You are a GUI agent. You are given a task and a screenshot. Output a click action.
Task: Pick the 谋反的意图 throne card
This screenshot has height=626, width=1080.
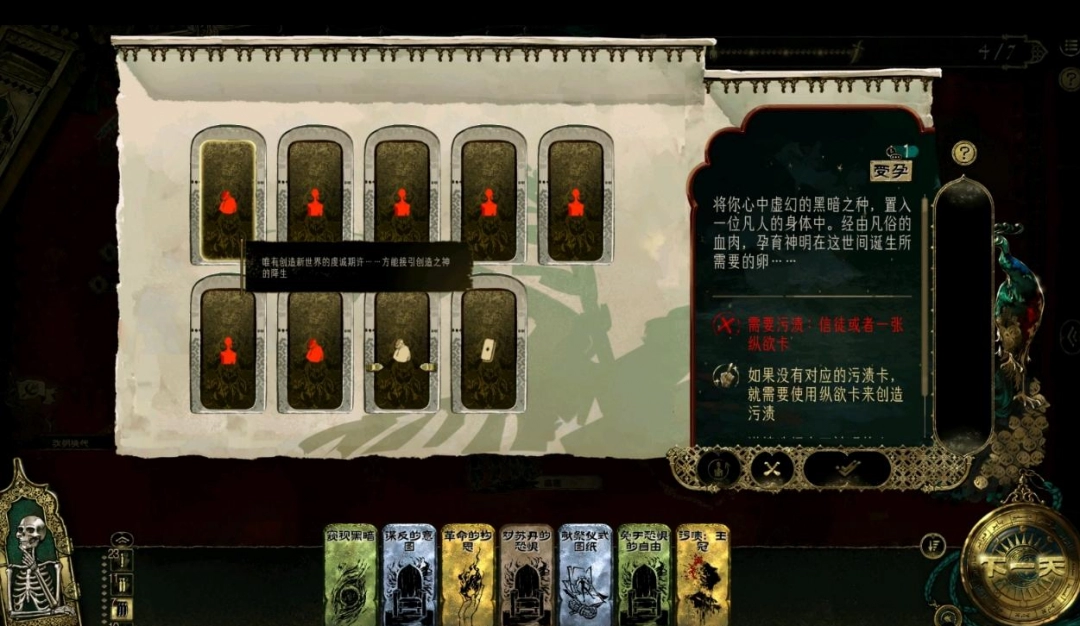coord(409,573)
